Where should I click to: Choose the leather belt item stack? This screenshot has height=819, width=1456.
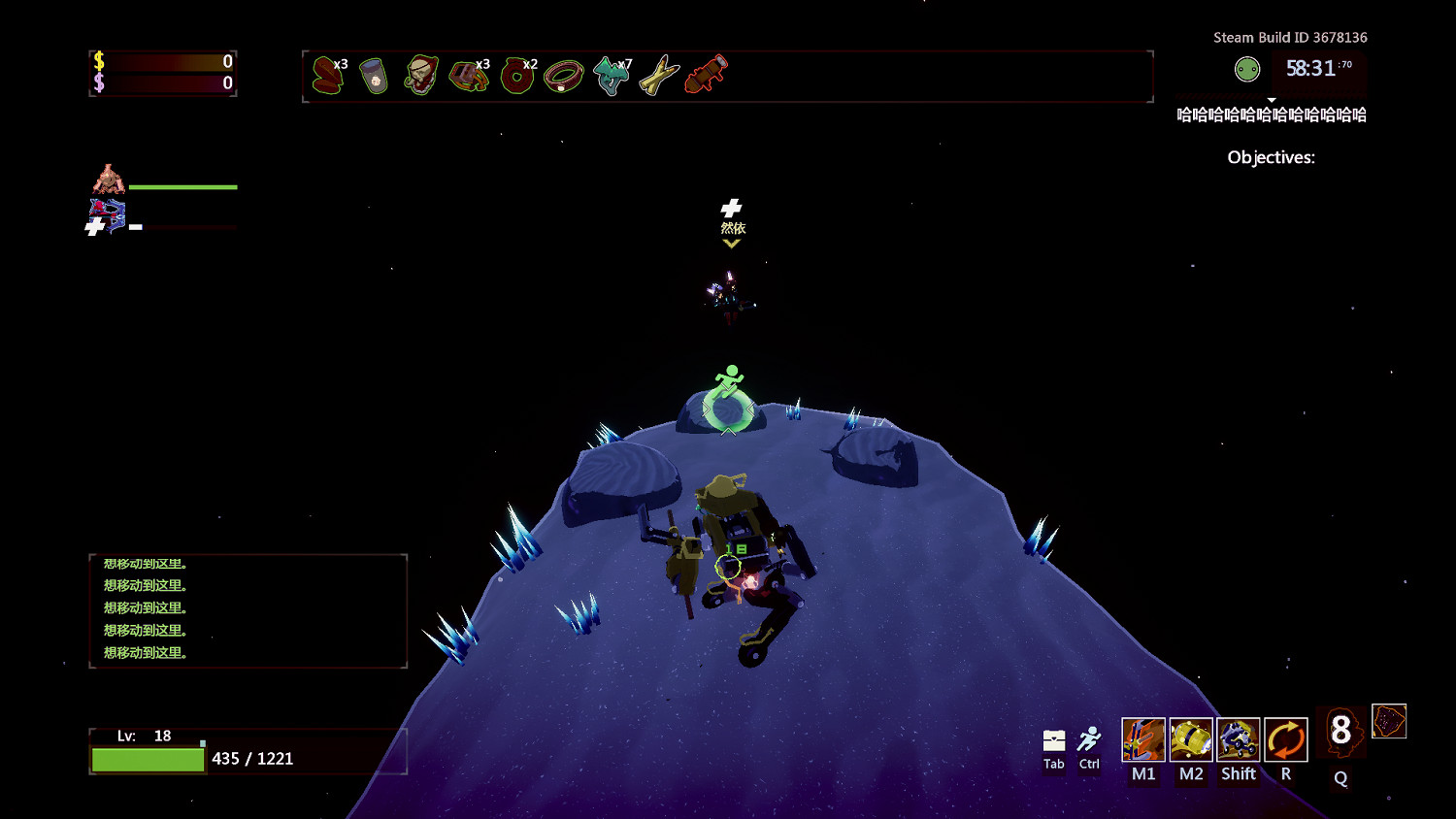coord(468,76)
